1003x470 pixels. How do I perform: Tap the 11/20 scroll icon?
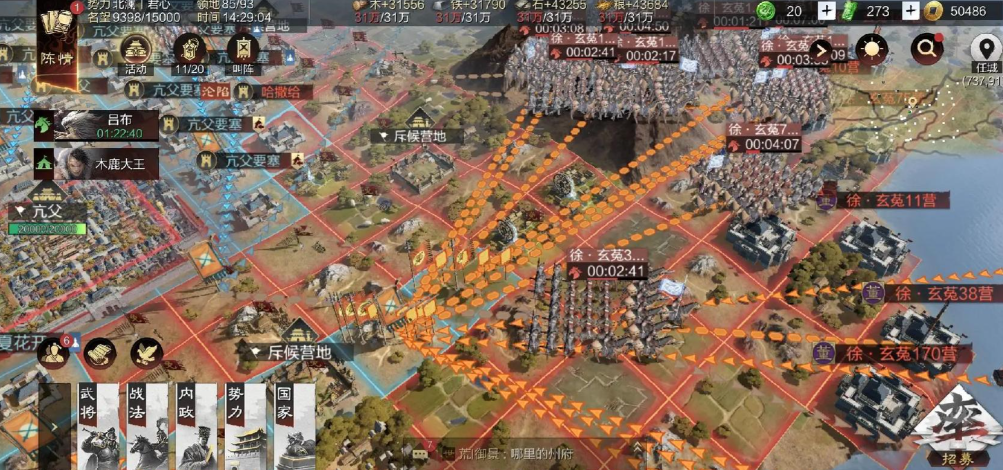(x=188, y=51)
